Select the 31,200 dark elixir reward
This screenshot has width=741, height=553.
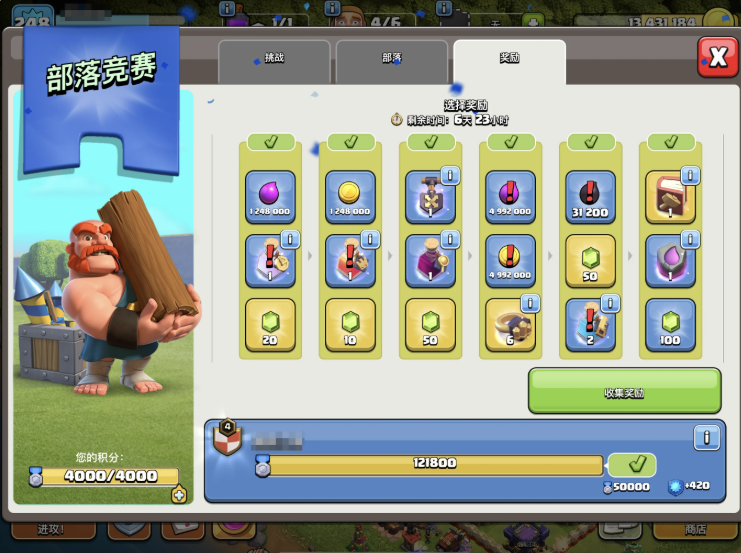(590, 197)
